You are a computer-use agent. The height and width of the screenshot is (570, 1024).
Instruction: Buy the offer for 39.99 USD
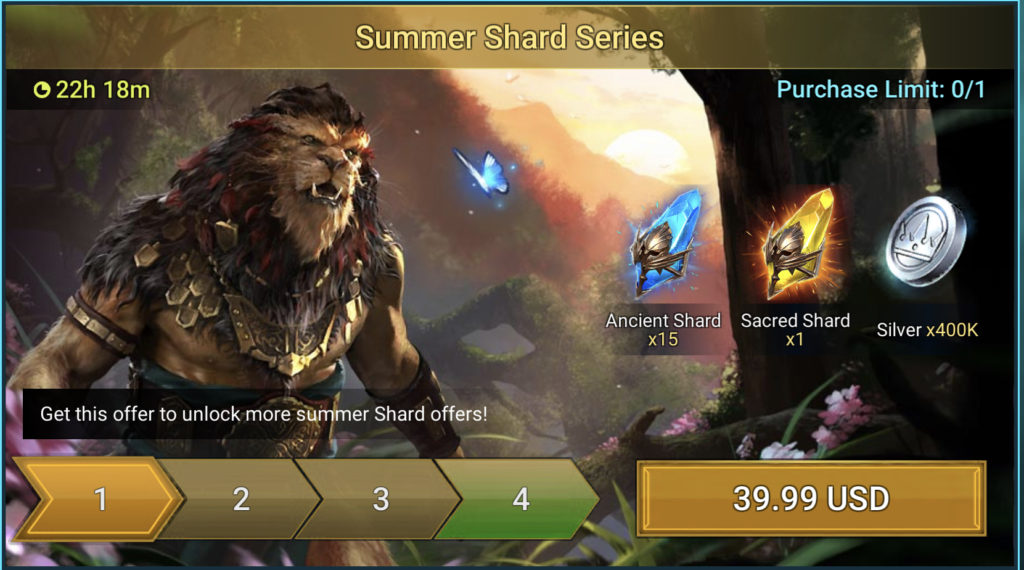pos(811,498)
